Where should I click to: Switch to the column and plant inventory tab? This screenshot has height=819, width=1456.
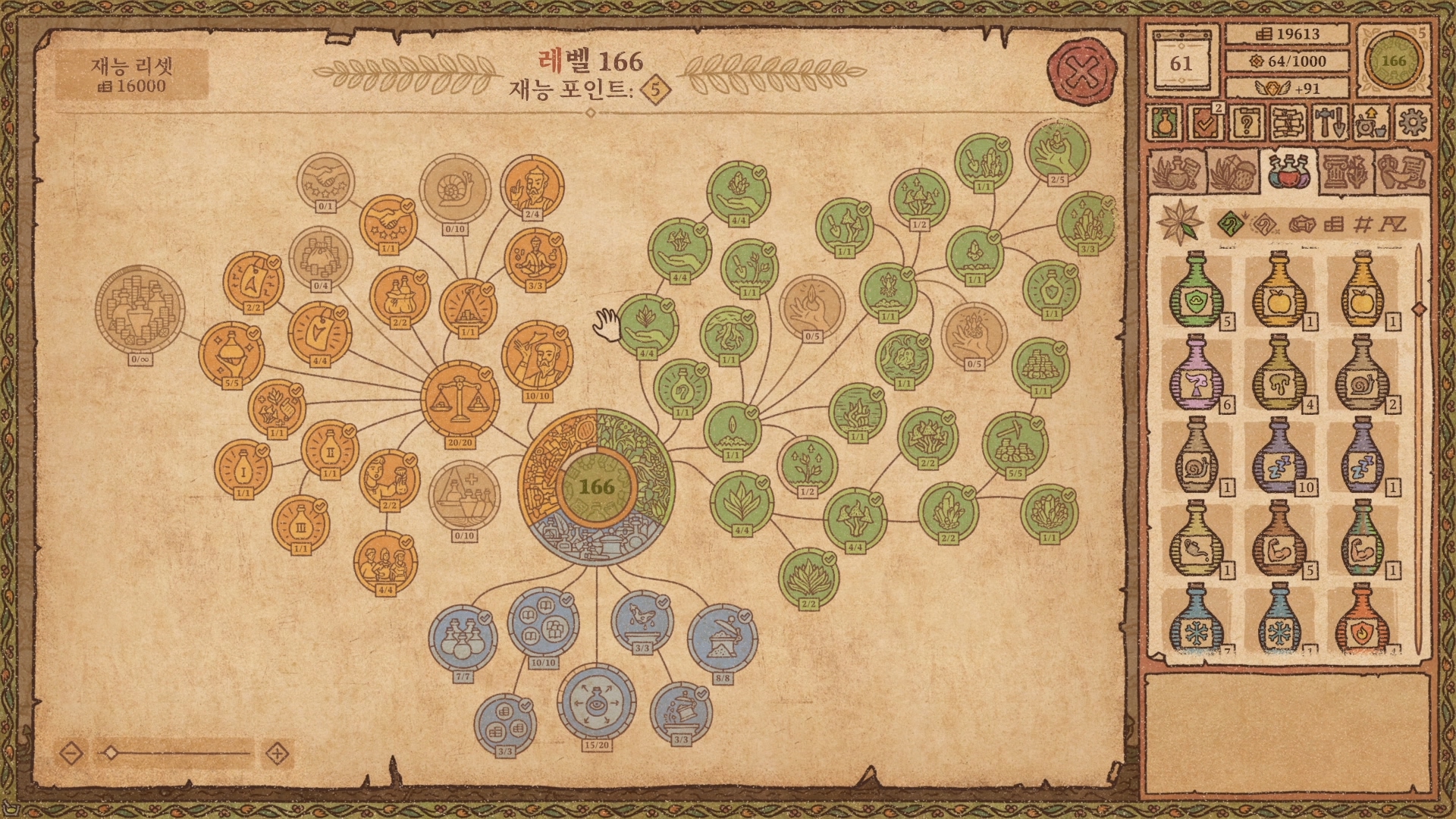click(1345, 172)
